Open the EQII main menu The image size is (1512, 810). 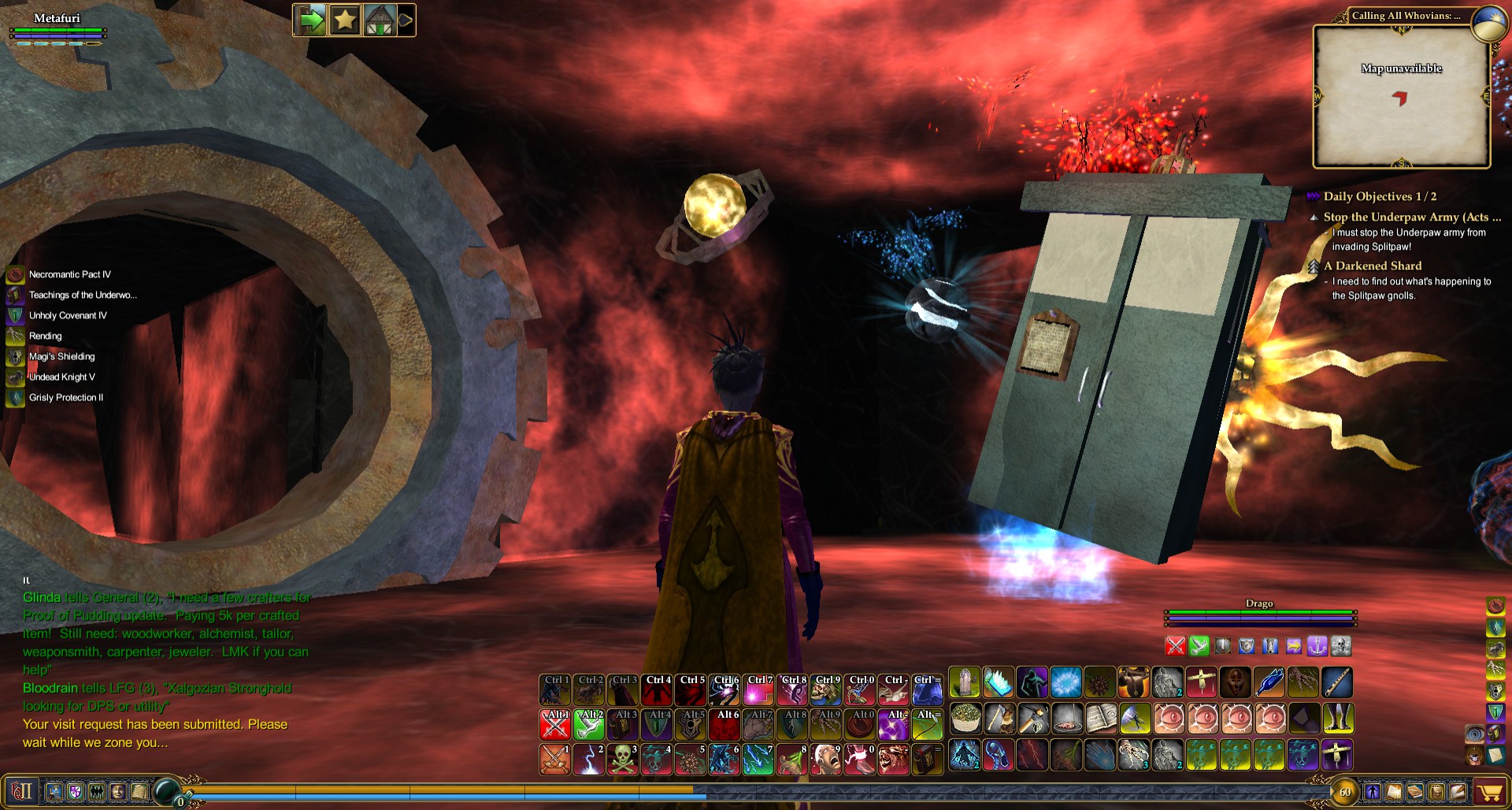pos(21,792)
